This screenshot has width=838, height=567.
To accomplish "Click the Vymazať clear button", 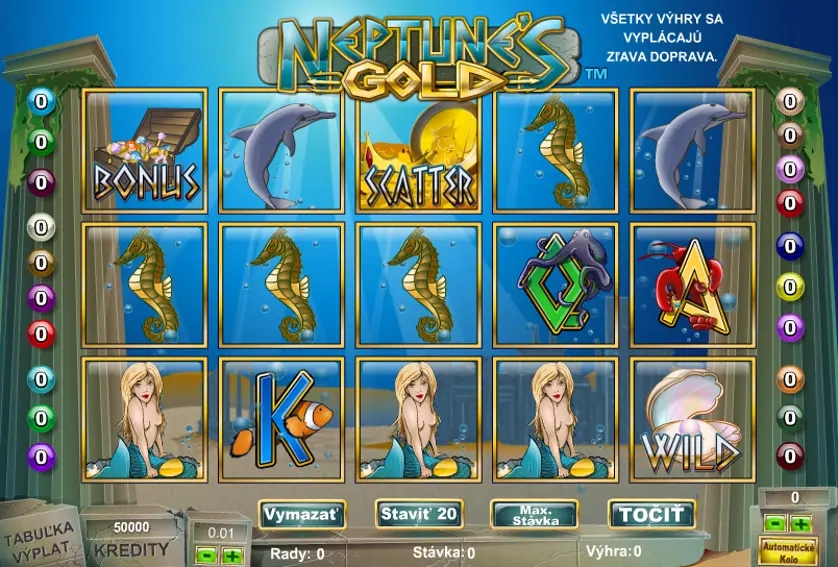I will click(301, 515).
